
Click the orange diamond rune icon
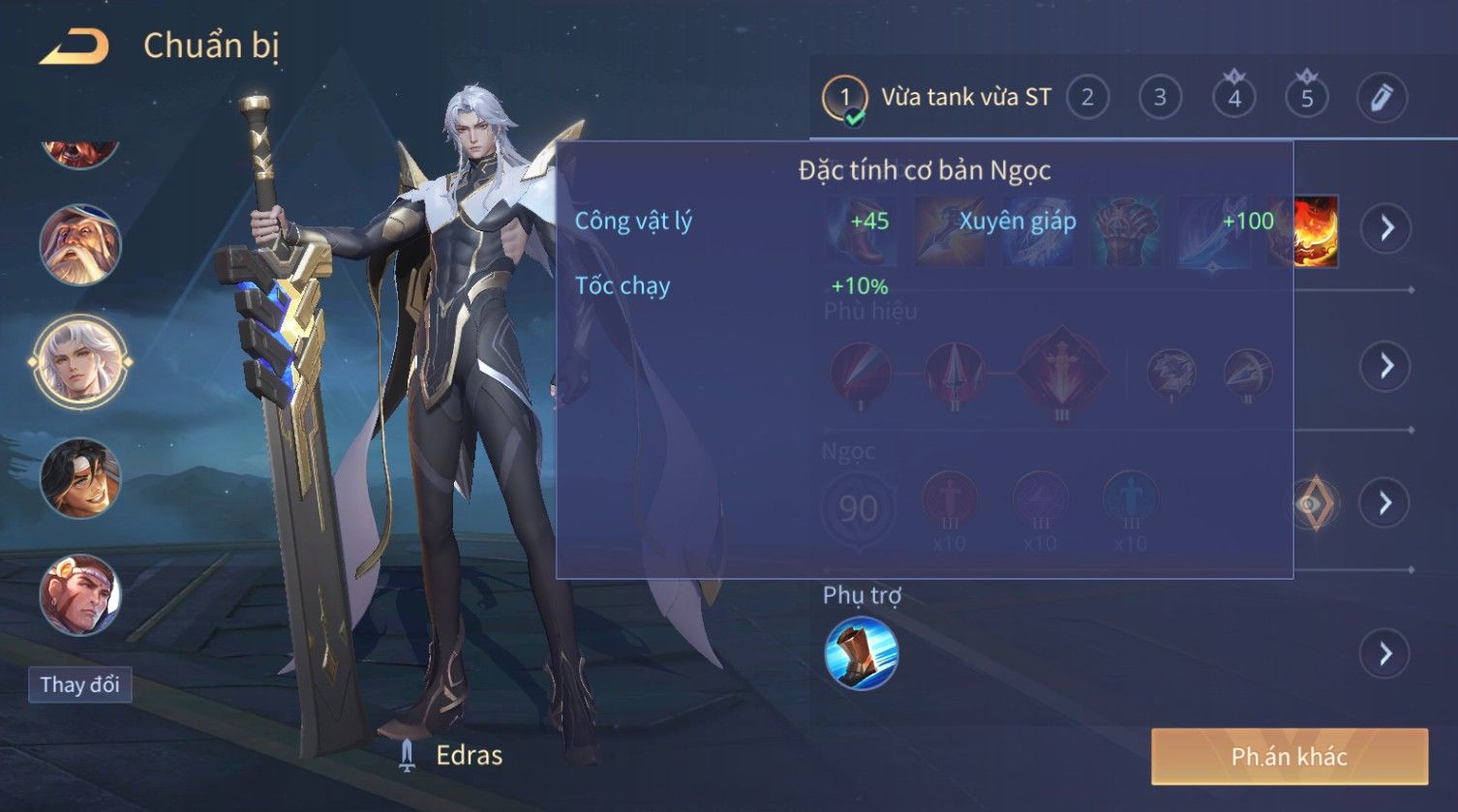pyautogui.click(x=1313, y=504)
